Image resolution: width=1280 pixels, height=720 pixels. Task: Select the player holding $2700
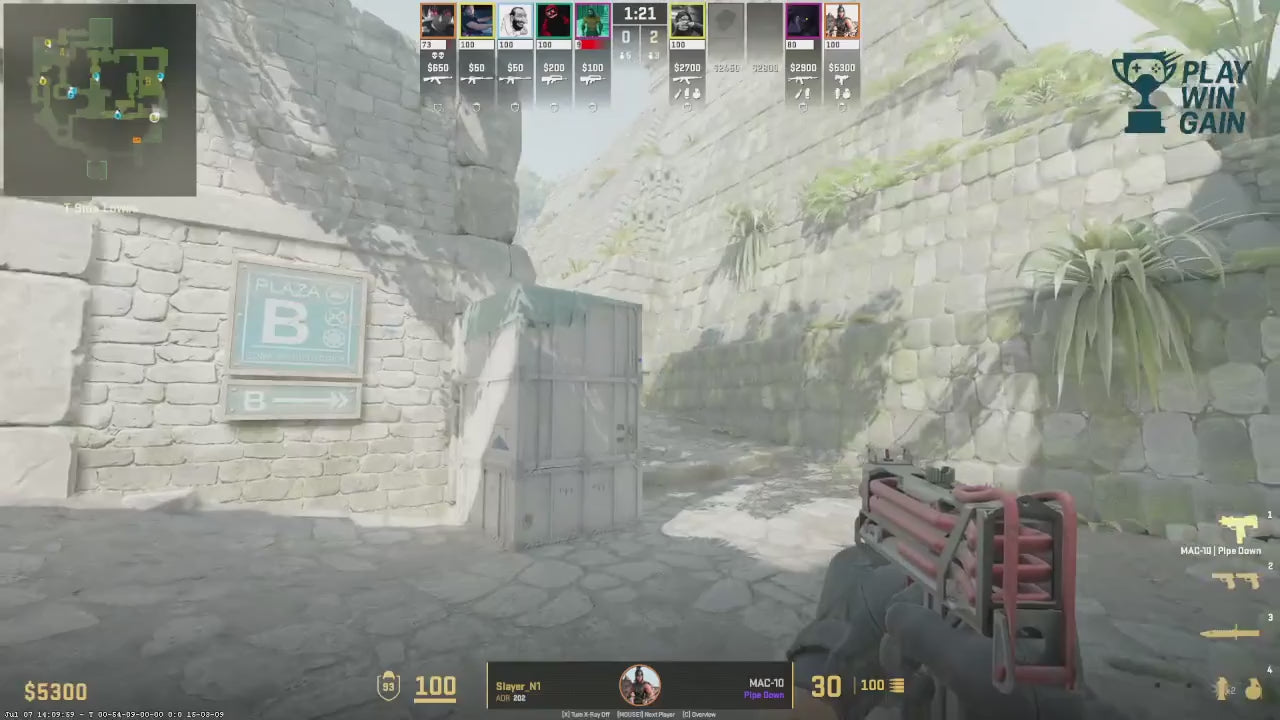(x=687, y=21)
